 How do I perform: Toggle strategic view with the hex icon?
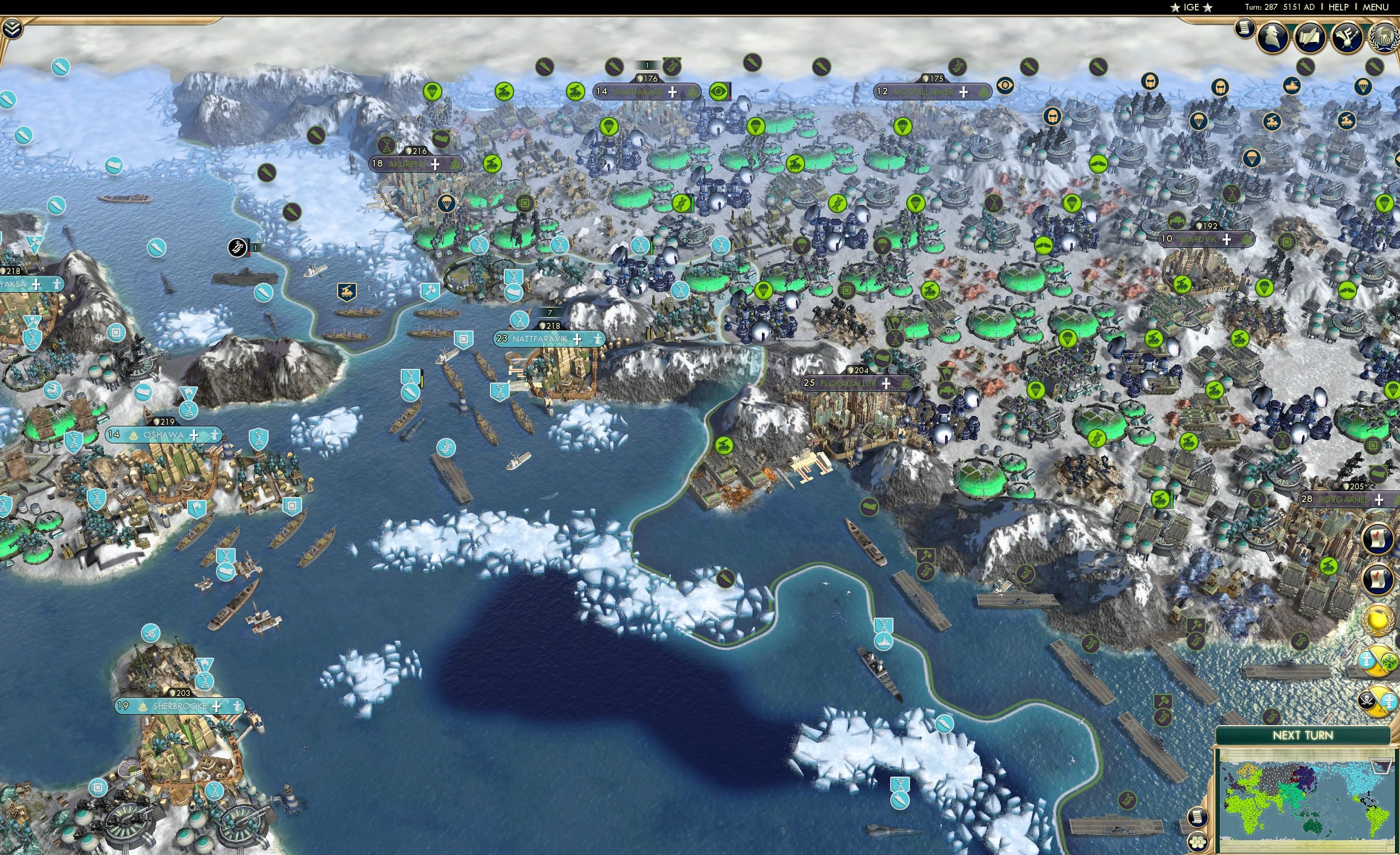click(x=1197, y=842)
